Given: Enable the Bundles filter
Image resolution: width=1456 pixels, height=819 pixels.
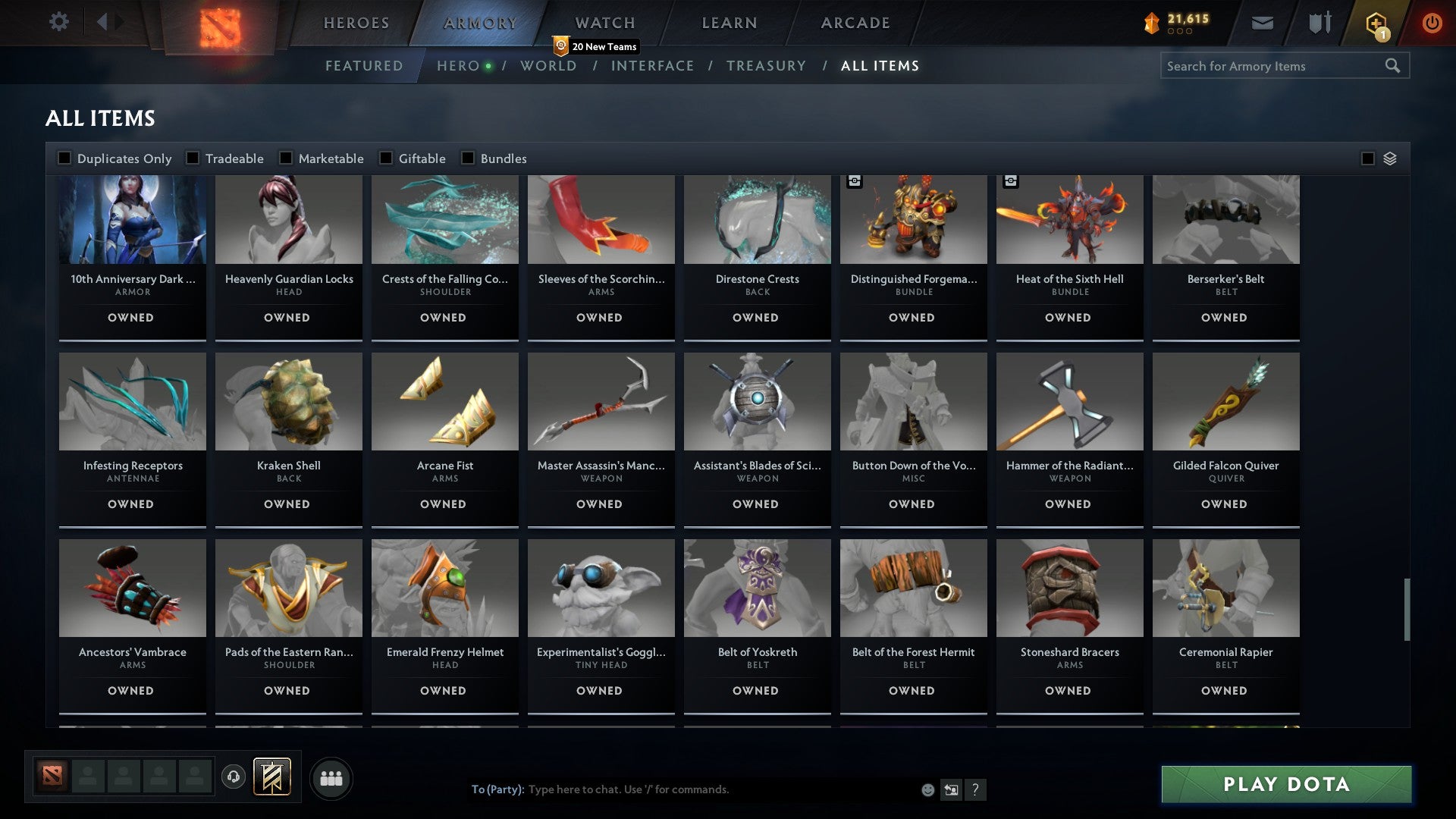Looking at the screenshot, I should 468,158.
